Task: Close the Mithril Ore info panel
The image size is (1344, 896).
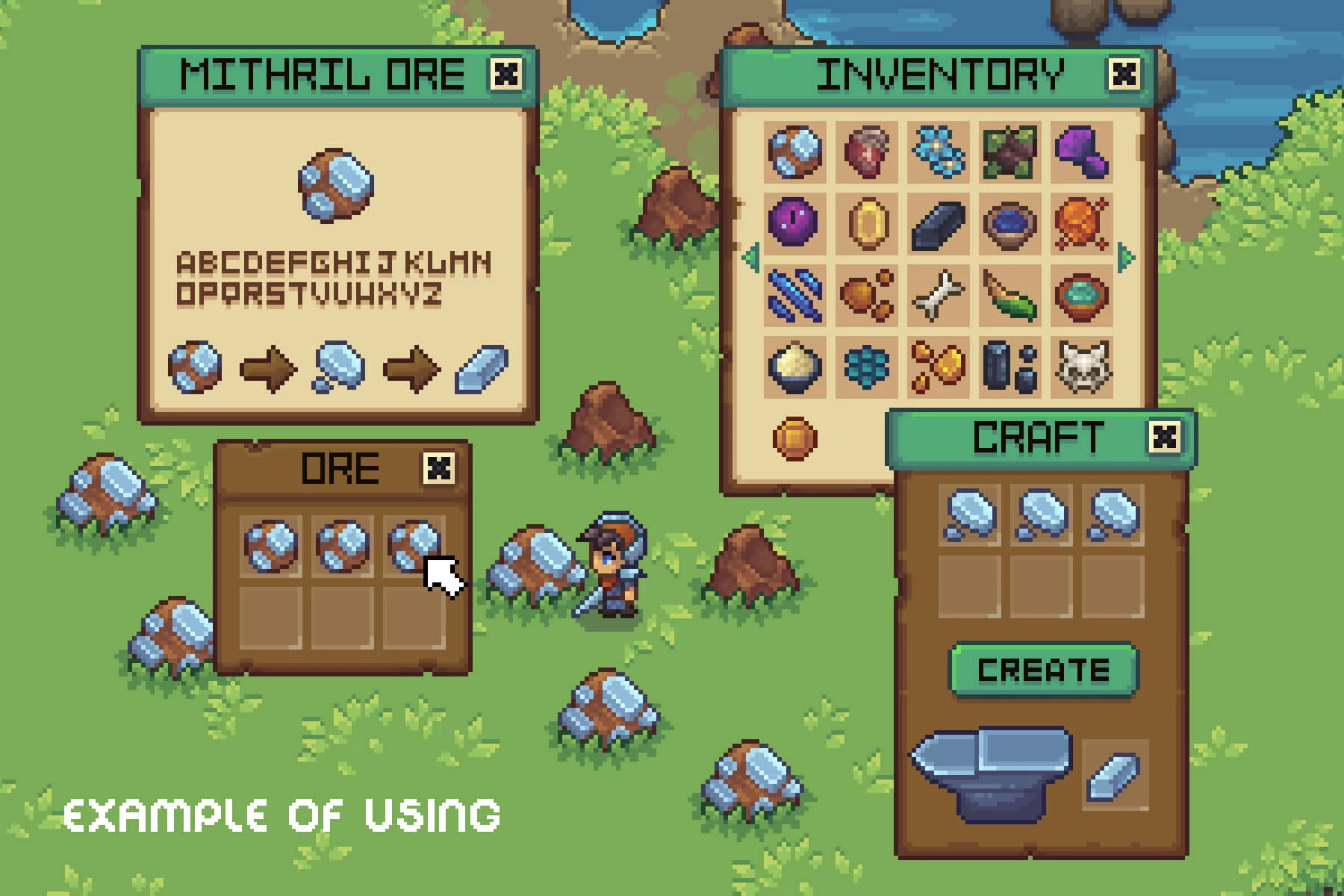Action: point(506,74)
